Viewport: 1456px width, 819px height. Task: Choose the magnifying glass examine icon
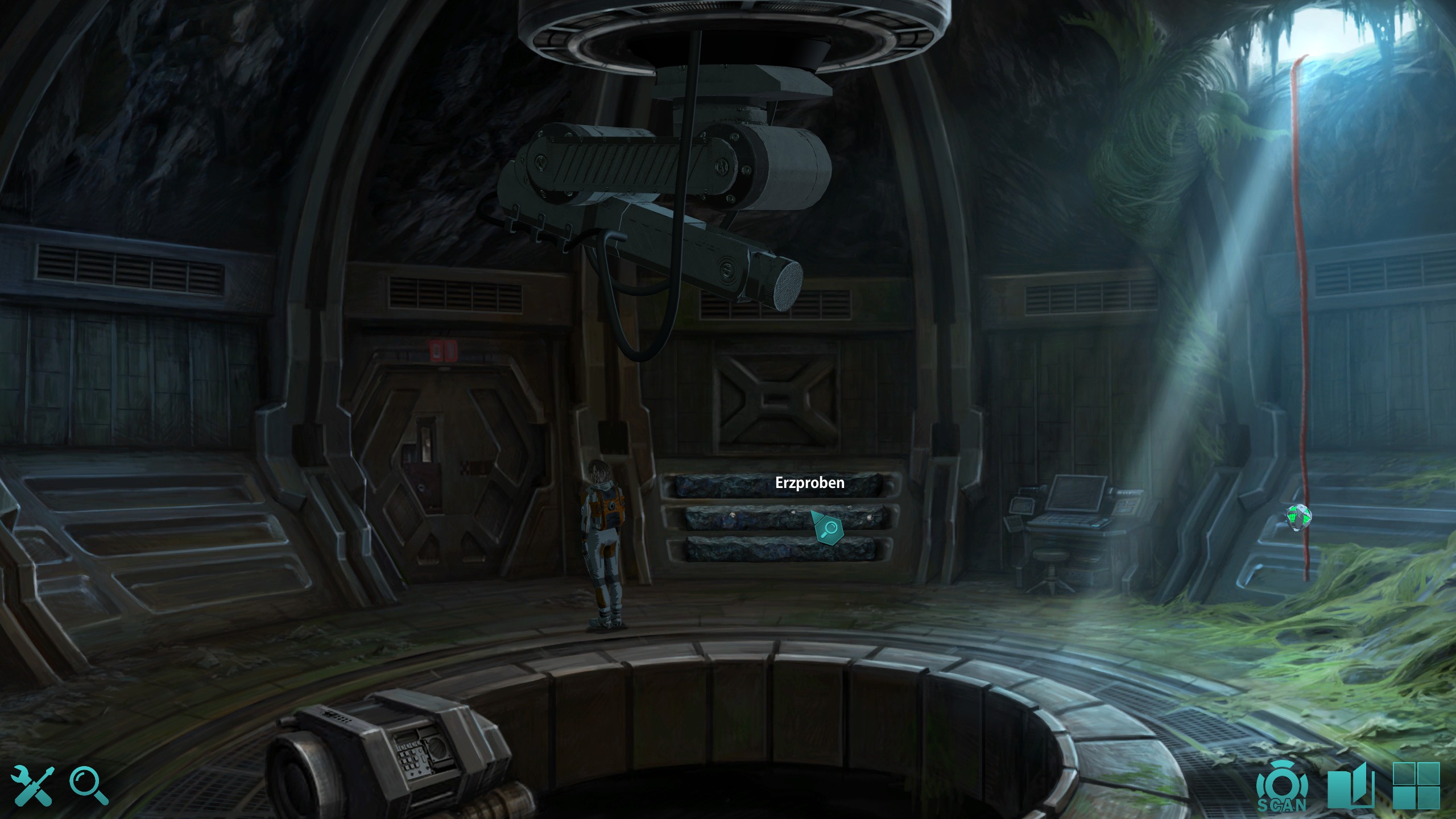point(89,785)
